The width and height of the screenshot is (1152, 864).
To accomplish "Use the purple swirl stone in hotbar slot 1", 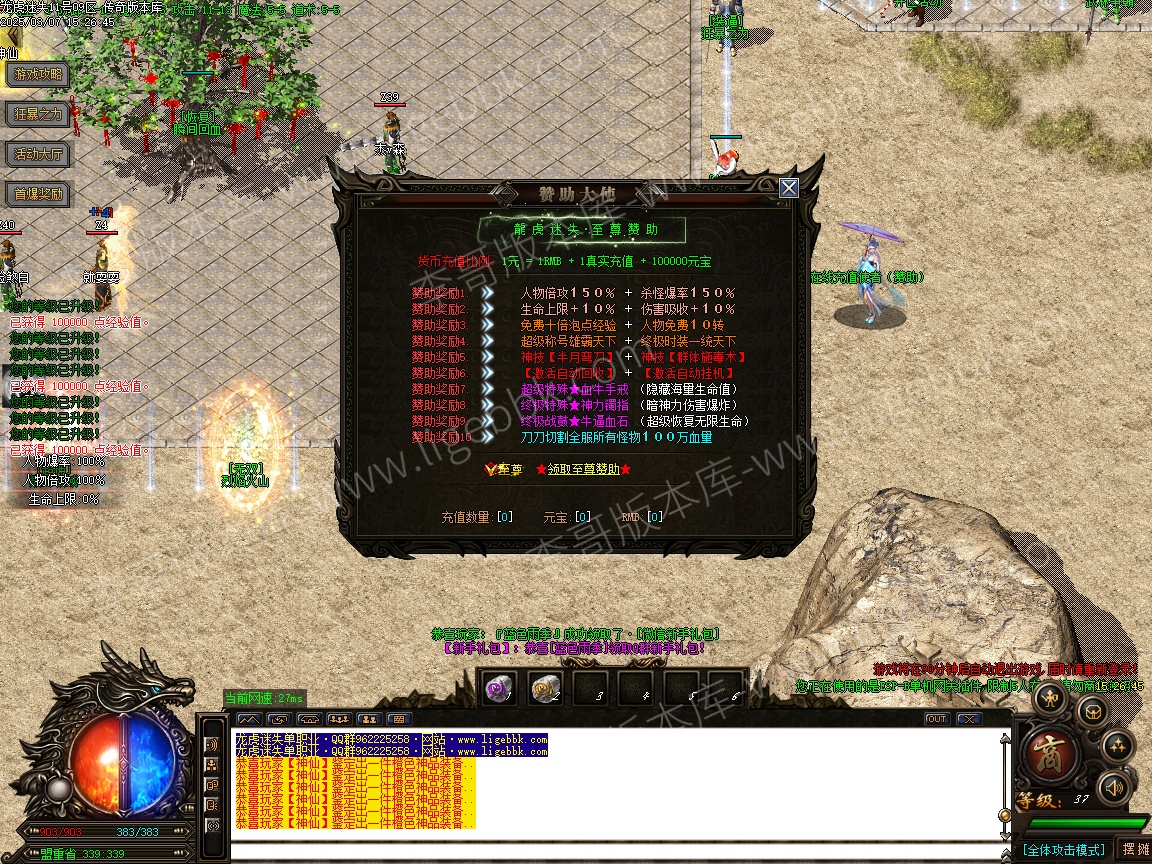I will tap(499, 689).
